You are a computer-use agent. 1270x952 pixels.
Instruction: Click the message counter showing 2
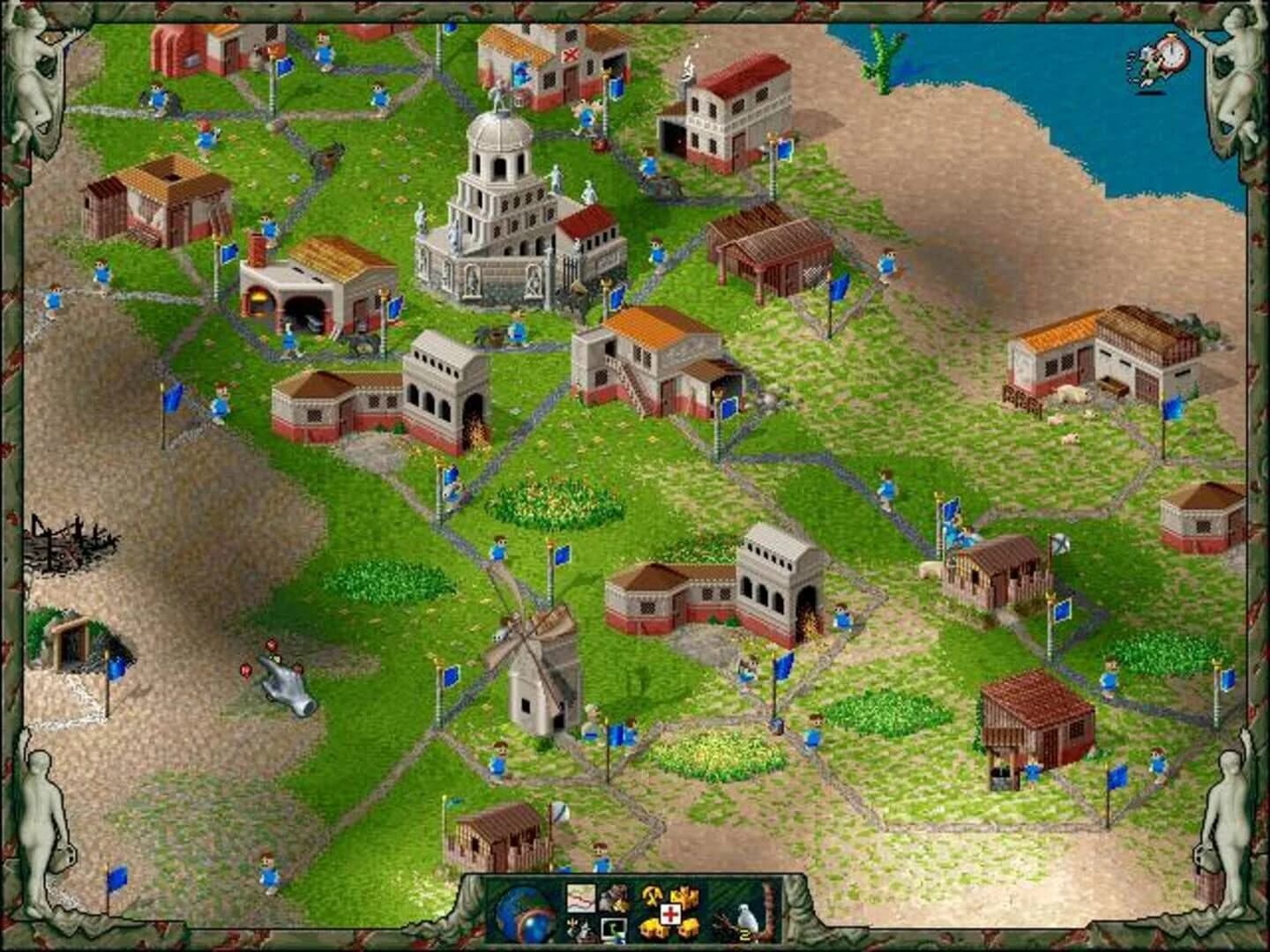(x=746, y=933)
